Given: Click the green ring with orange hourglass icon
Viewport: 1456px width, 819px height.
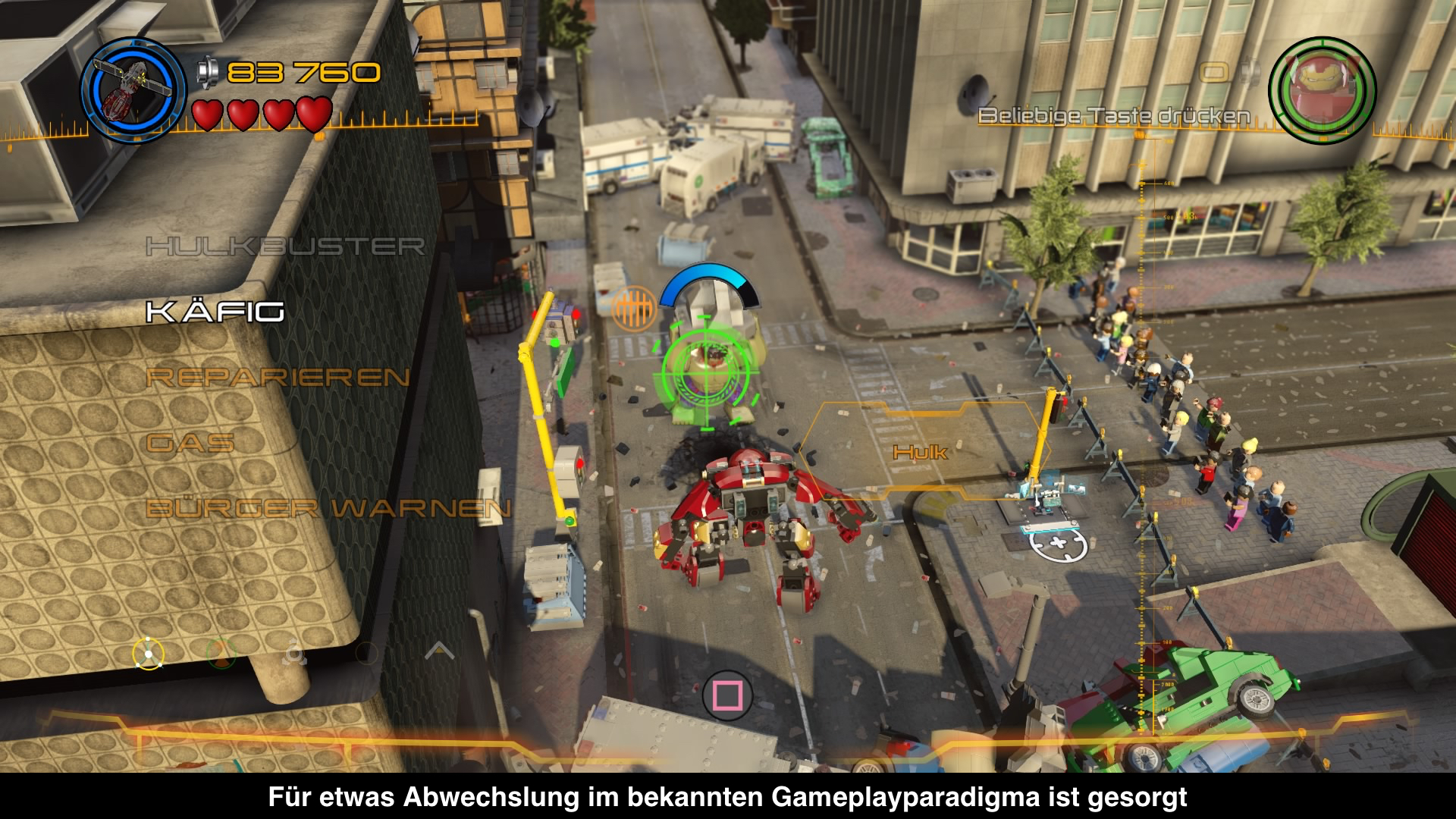Looking at the screenshot, I should (x=221, y=653).
